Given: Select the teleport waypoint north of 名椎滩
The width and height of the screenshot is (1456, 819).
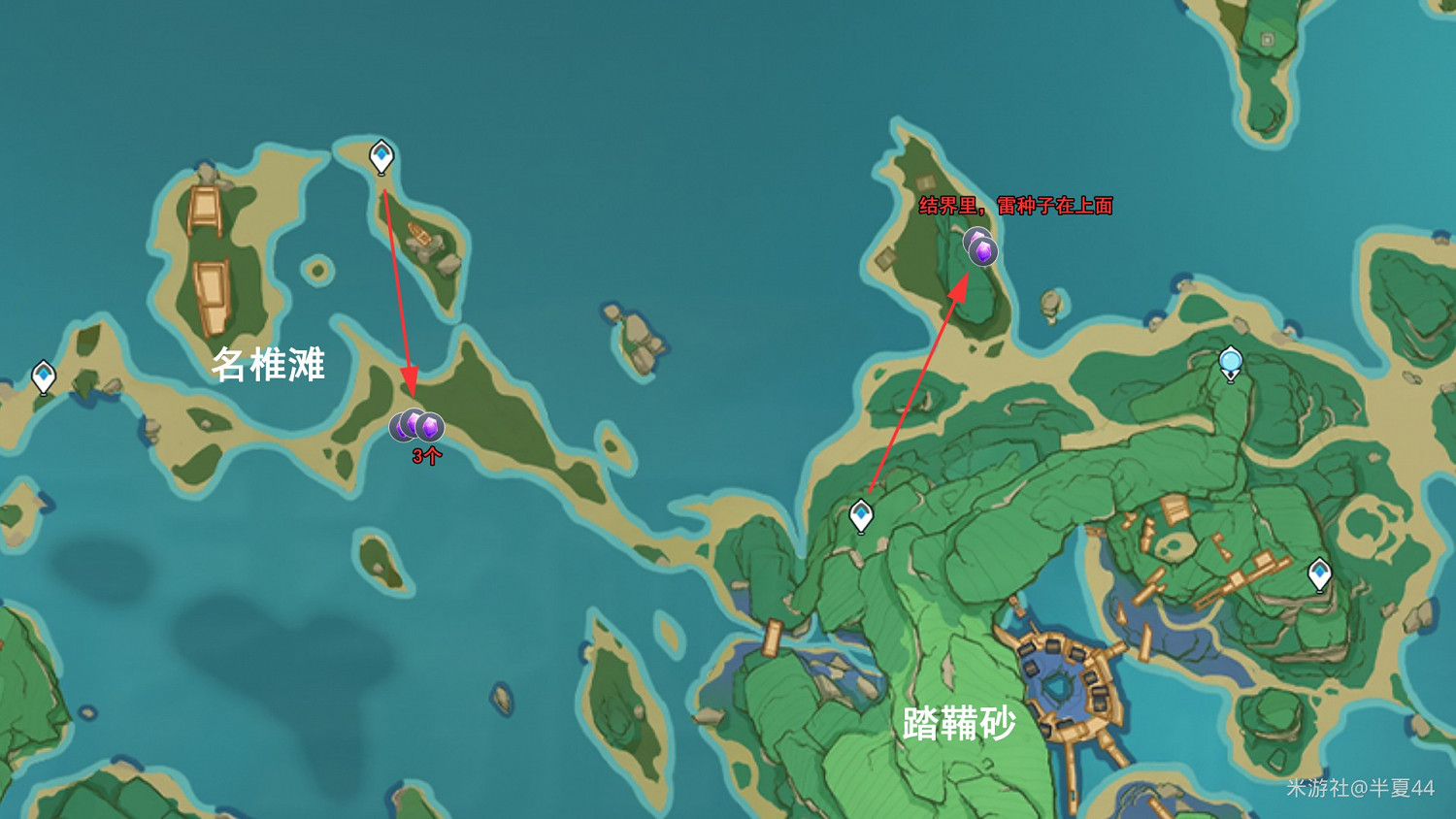Looking at the screenshot, I should 381,153.
